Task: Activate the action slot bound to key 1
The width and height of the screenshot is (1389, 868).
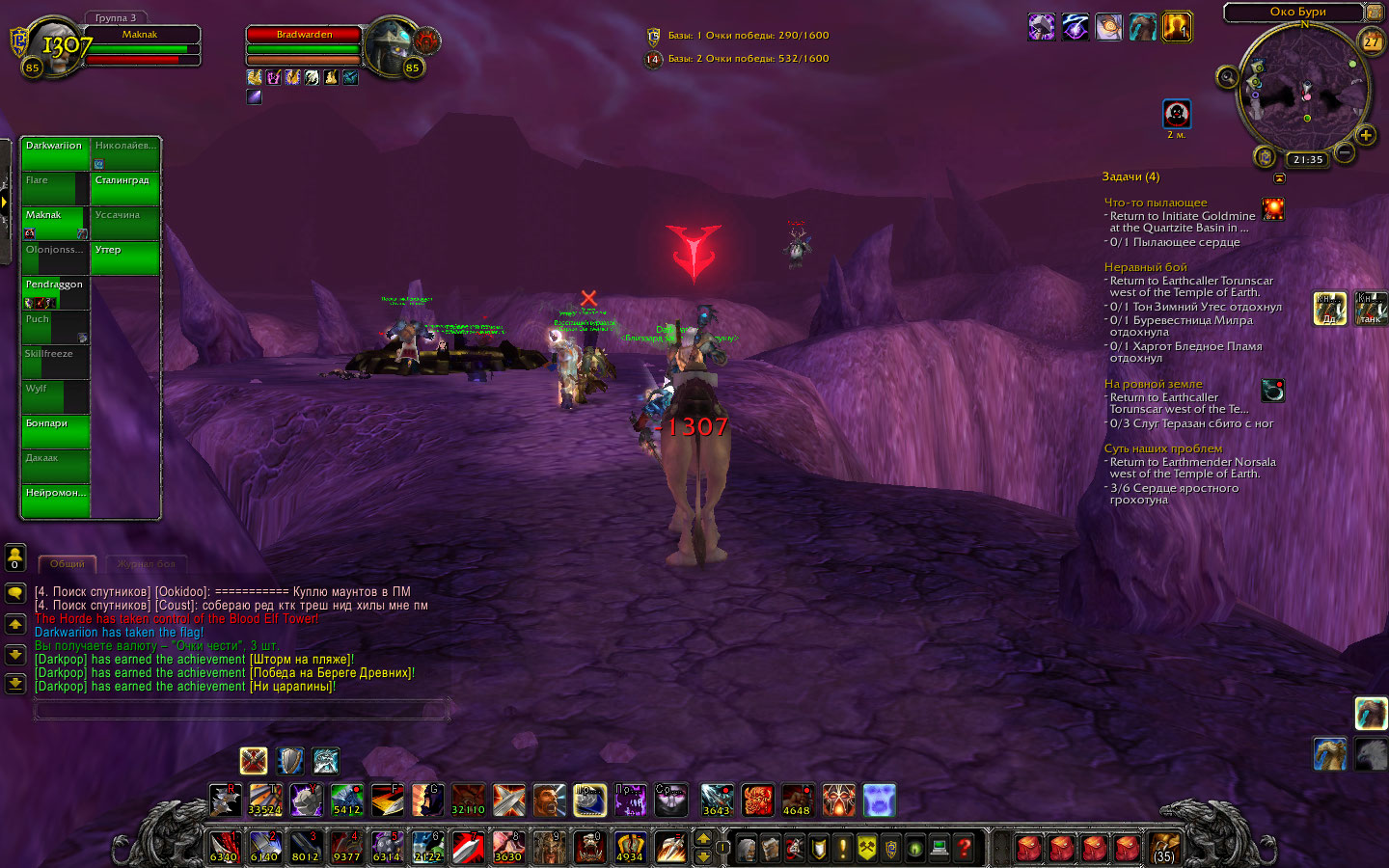Action: tap(224, 849)
